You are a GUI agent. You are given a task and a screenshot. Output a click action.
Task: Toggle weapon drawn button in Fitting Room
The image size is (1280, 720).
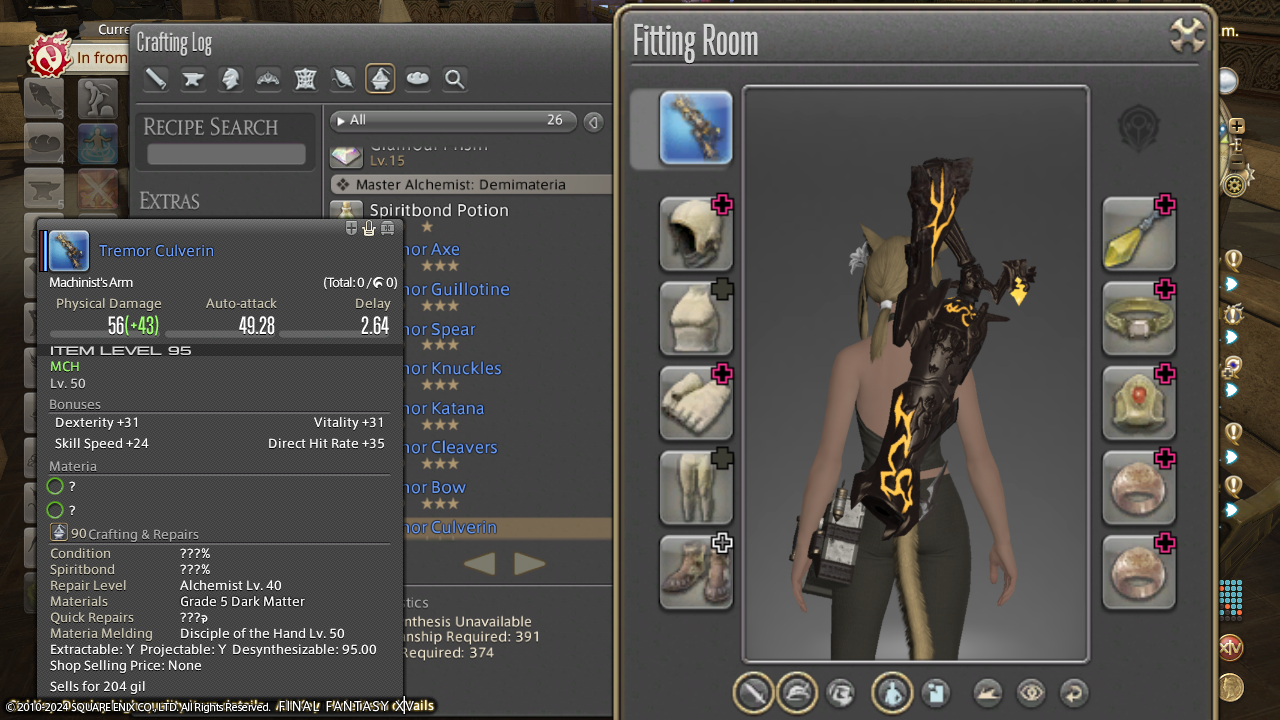[x=755, y=692]
